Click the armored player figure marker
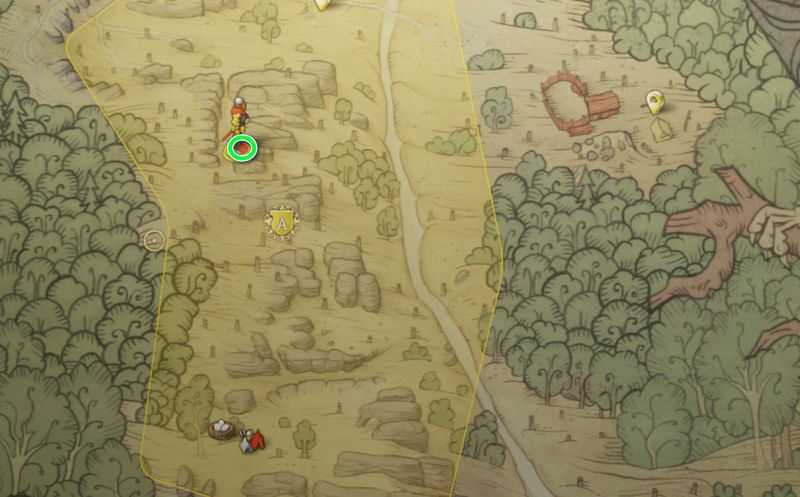Screen dimensions: 800x497 pyautogui.click(x=238, y=115)
